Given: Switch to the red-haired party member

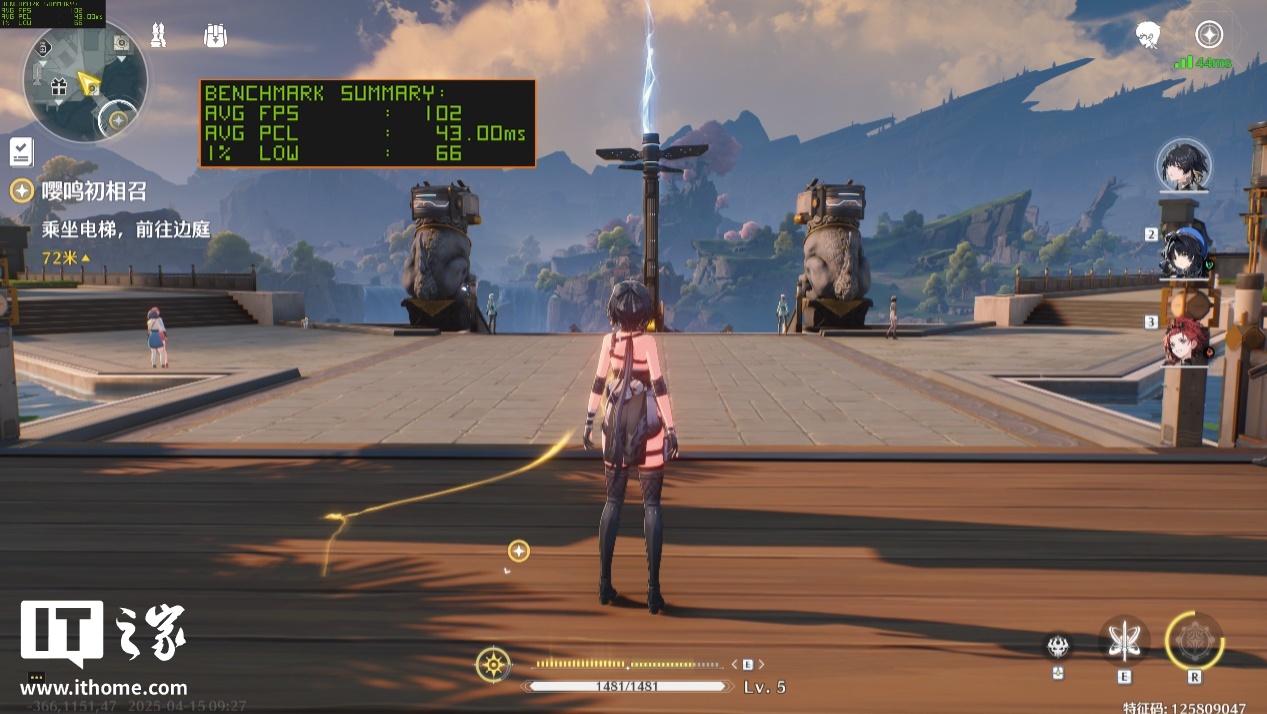Looking at the screenshot, I should tap(1186, 340).
